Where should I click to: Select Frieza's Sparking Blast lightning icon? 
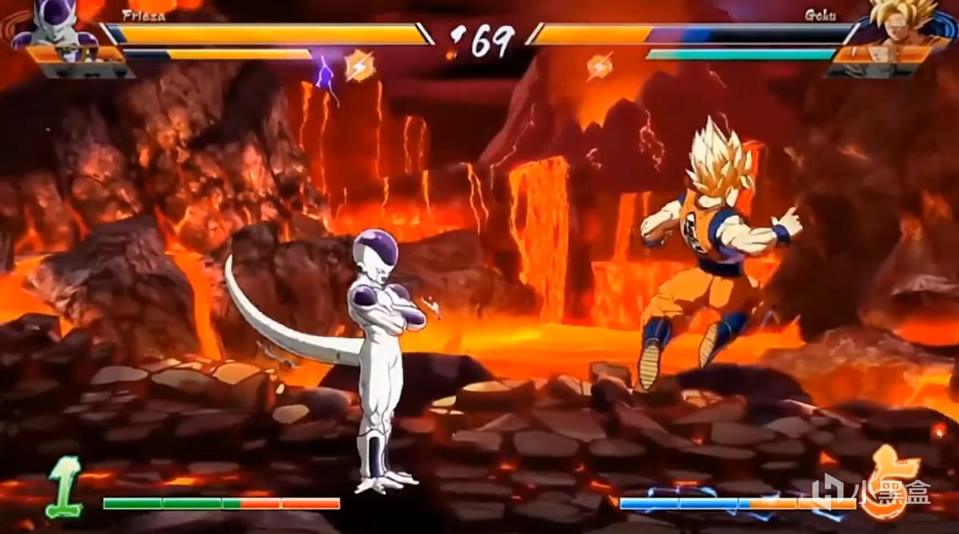click(357, 66)
